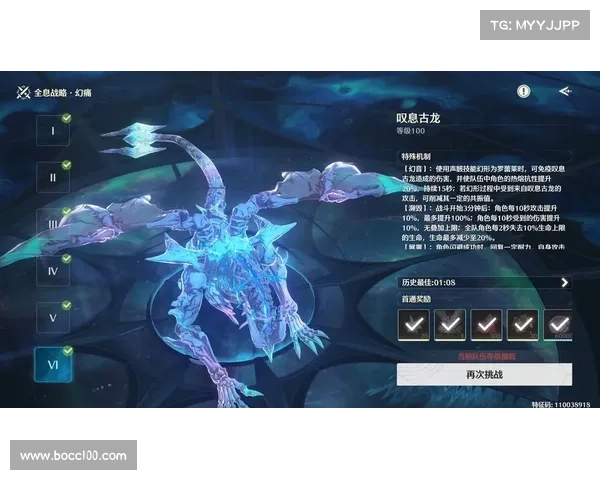Image resolution: width=600 pixels, height=480 pixels.
Task: Select difficulty level VI
Action: [x=52, y=364]
